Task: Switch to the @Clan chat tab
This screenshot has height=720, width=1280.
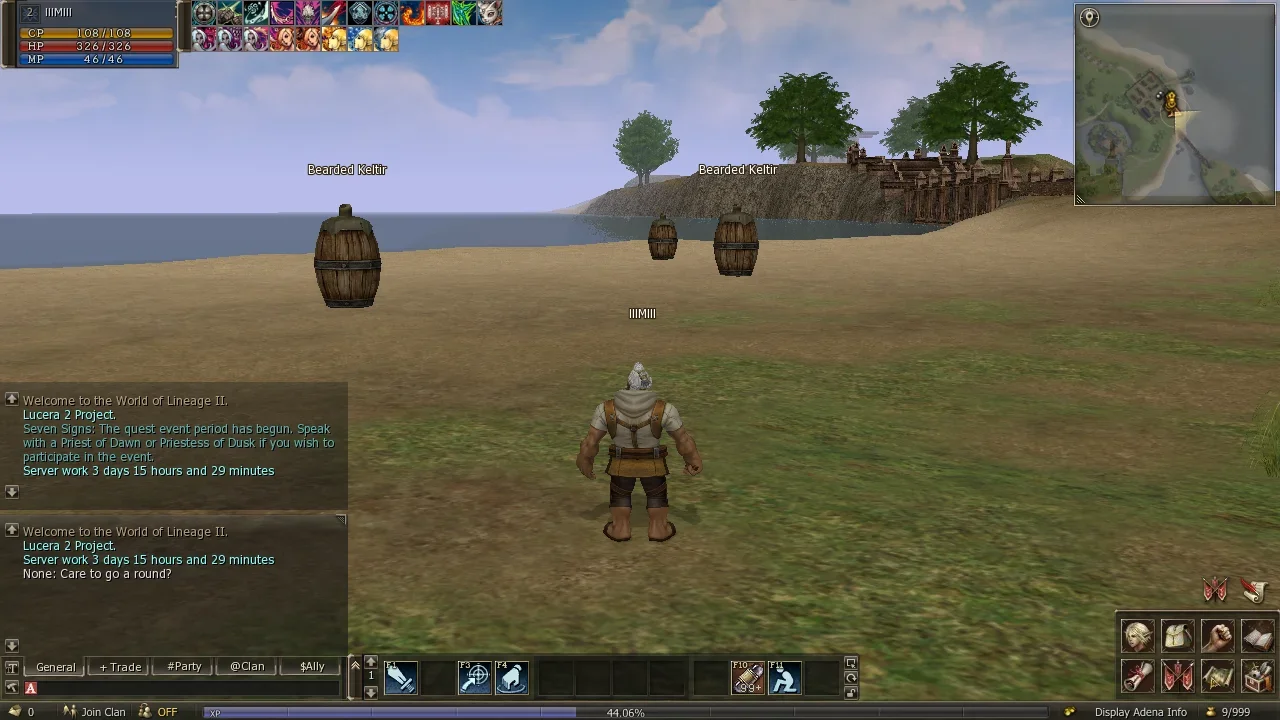Action: [x=247, y=667]
